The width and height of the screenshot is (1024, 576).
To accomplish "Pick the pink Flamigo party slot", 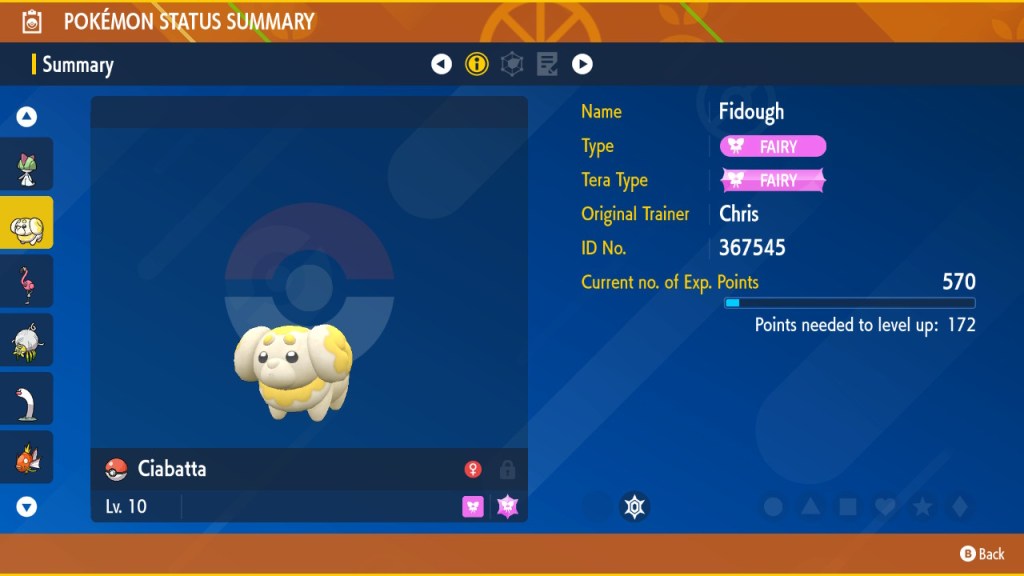I will point(27,282).
